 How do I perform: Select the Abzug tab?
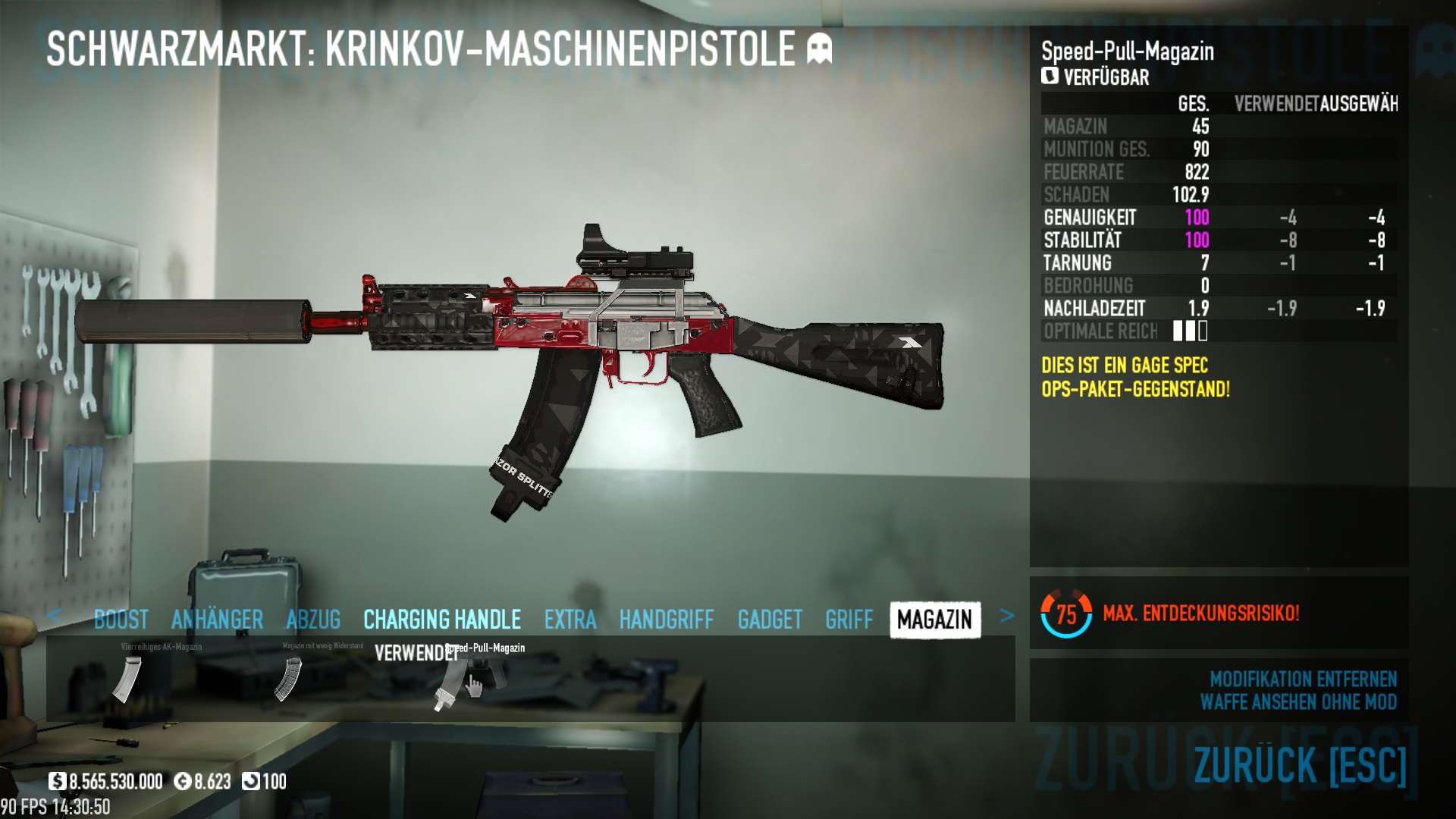[x=312, y=620]
